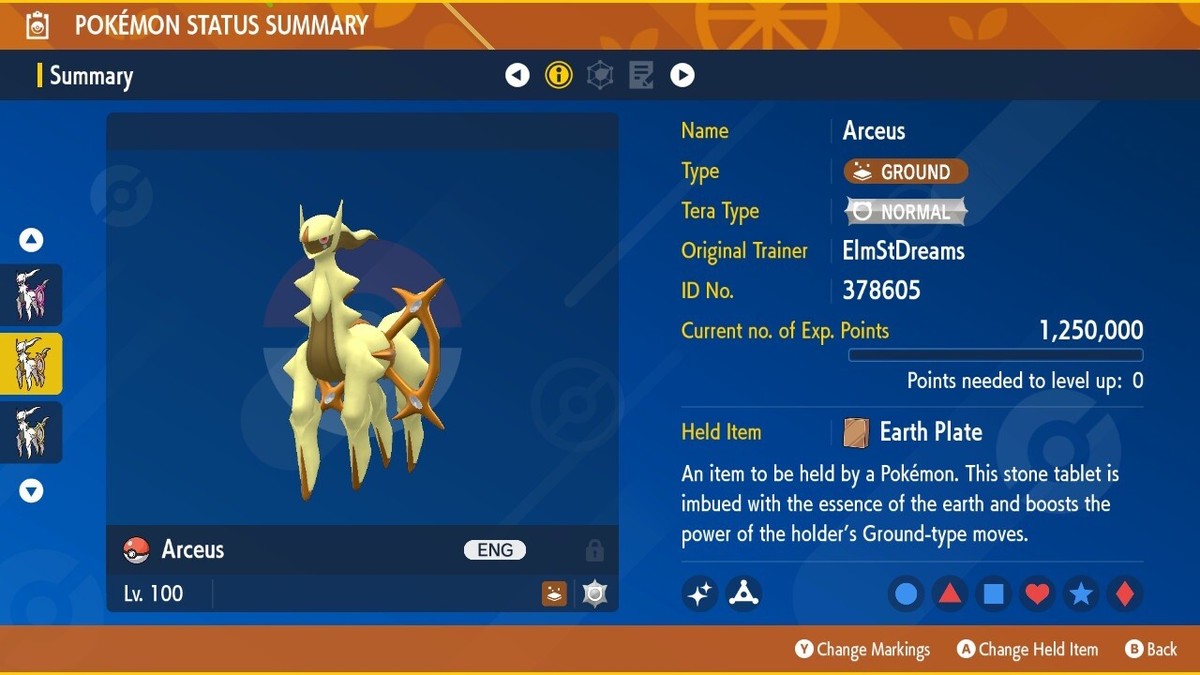Image resolution: width=1200 pixels, height=675 pixels.
Task: Select the yellow info summary tab
Action: coord(559,75)
